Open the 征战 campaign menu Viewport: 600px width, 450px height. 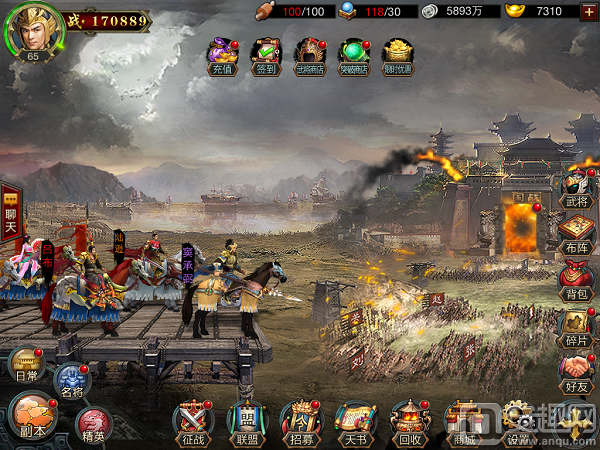(193, 422)
